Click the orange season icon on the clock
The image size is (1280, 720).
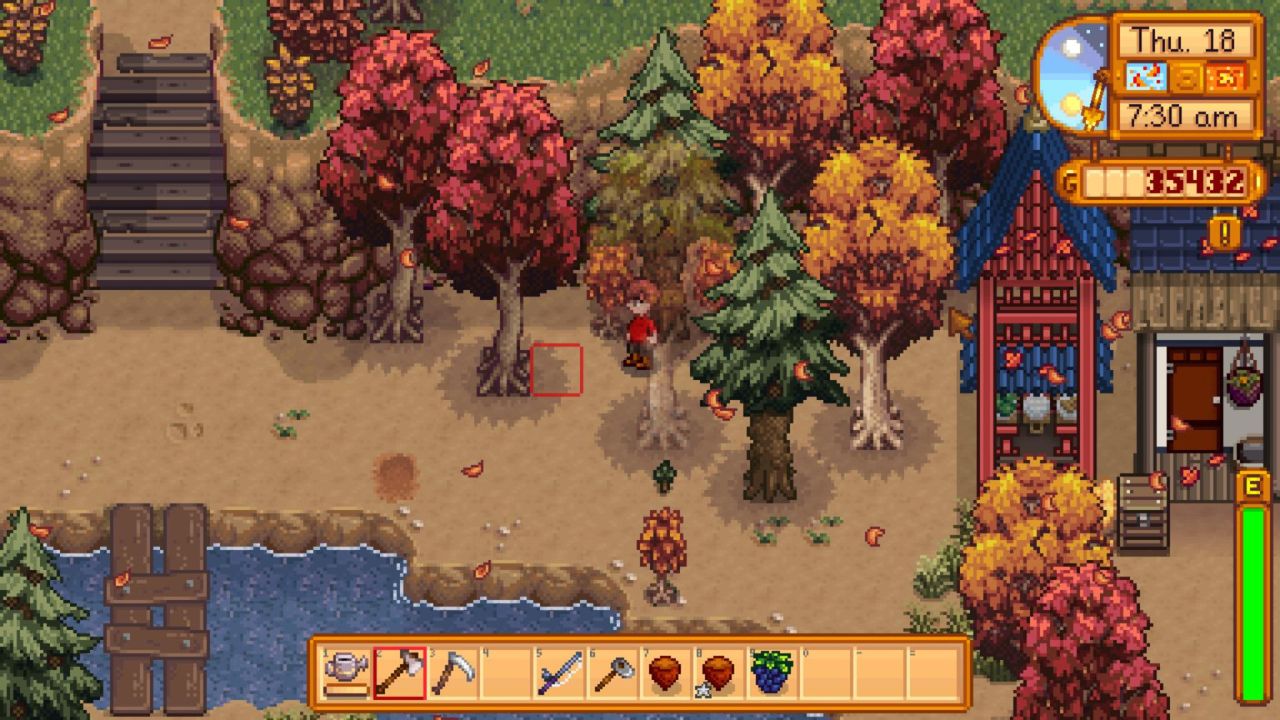pos(1226,78)
